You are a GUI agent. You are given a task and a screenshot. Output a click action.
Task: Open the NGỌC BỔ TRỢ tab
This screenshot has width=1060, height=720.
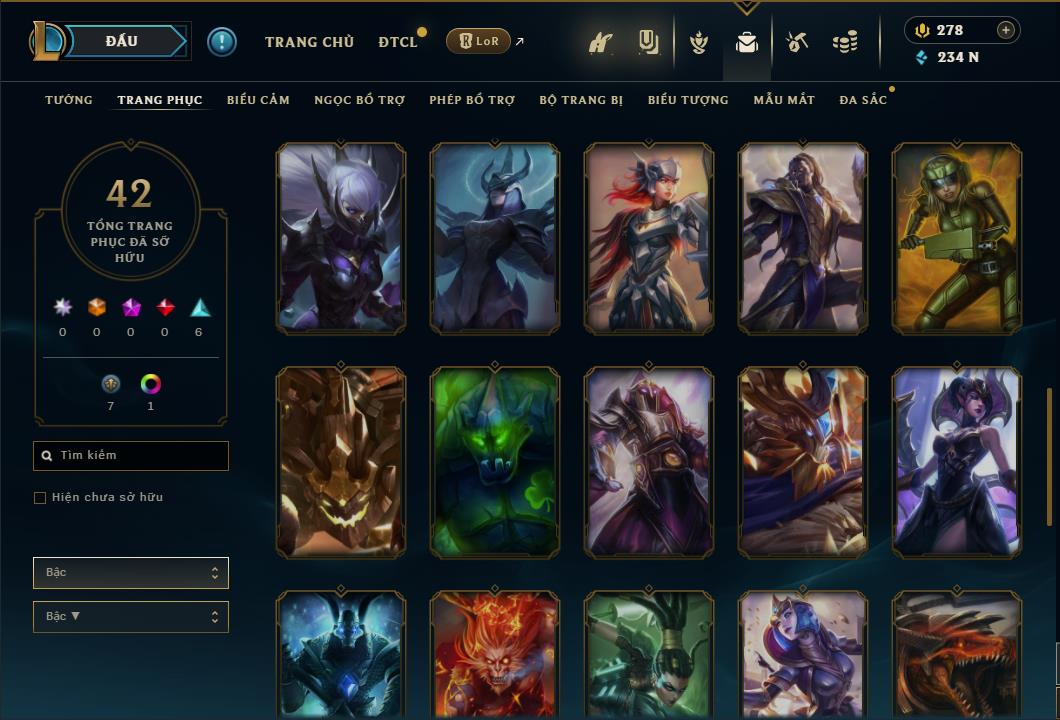[x=359, y=100]
